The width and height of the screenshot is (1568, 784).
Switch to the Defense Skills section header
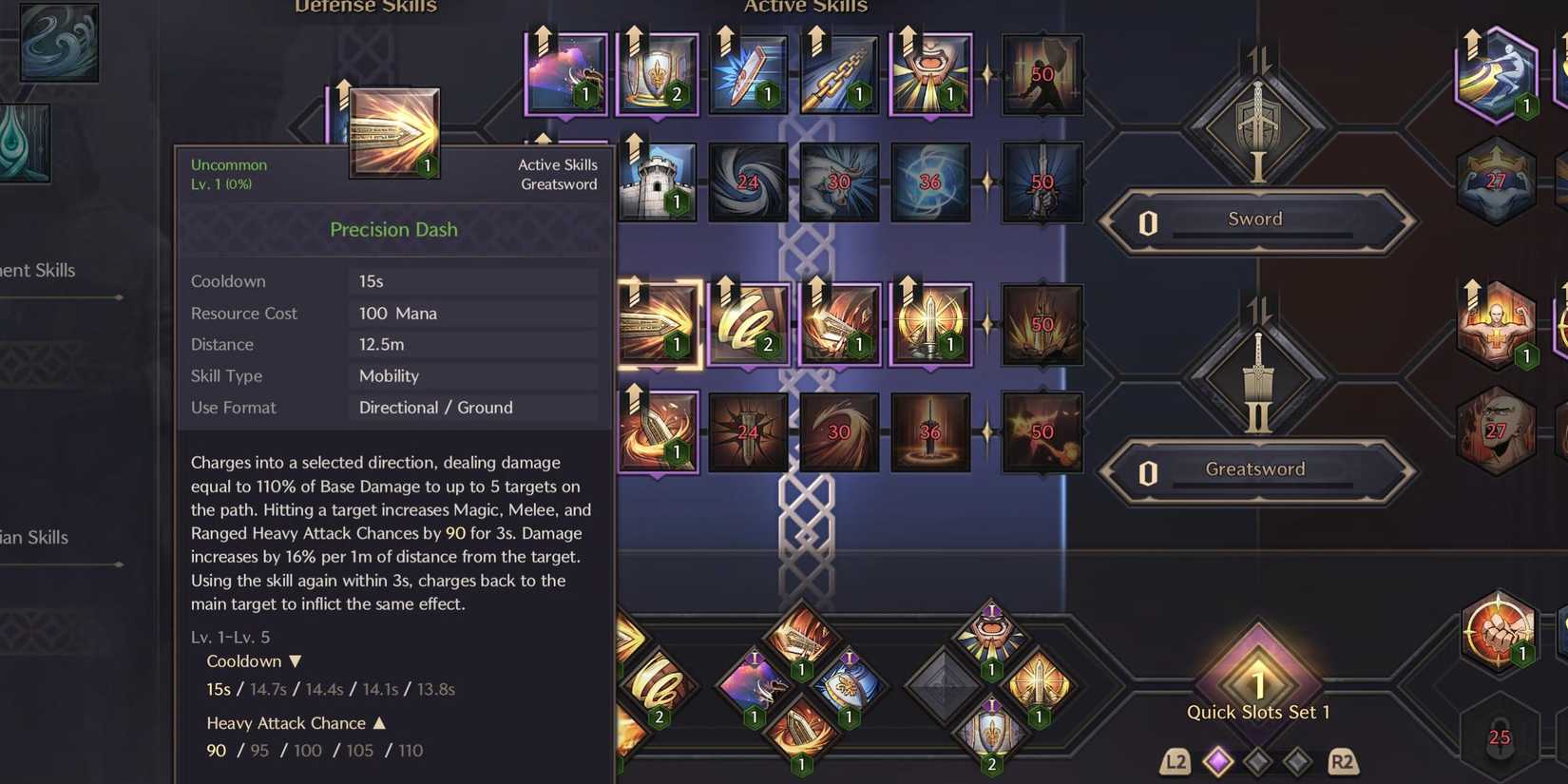[365, 8]
